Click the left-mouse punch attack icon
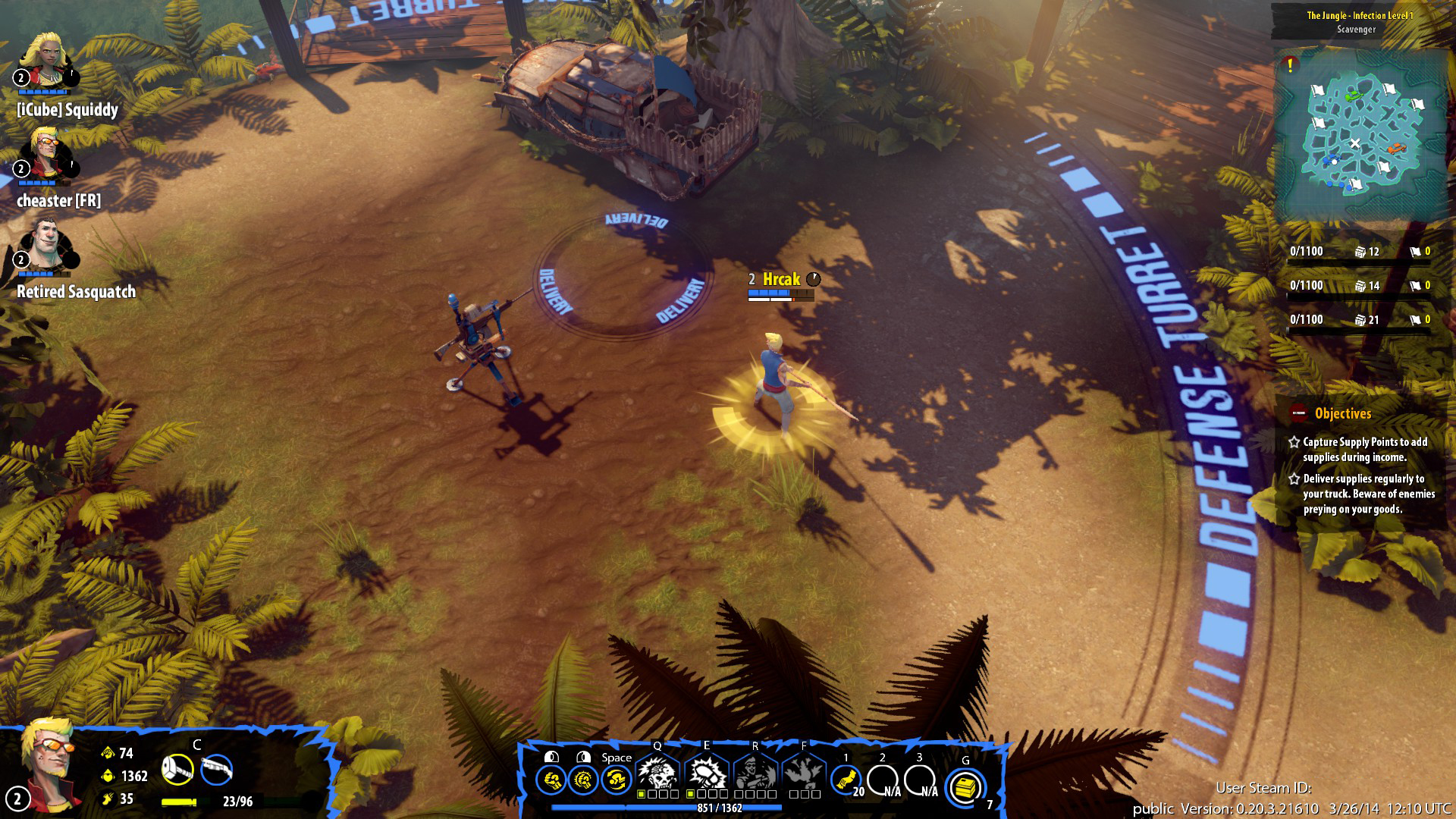The width and height of the screenshot is (1456, 819). [551, 780]
